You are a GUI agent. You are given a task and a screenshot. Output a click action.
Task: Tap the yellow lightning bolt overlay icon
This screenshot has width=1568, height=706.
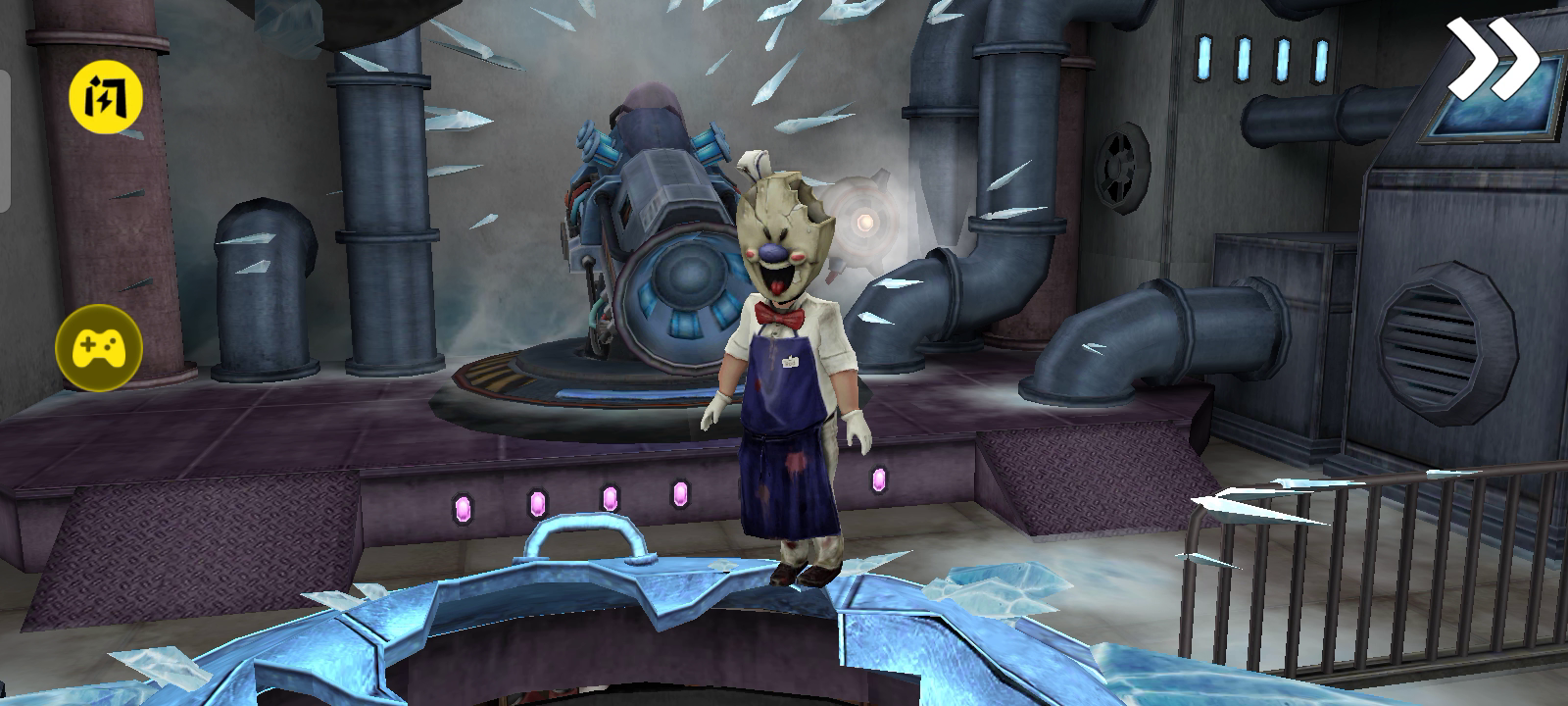105,98
